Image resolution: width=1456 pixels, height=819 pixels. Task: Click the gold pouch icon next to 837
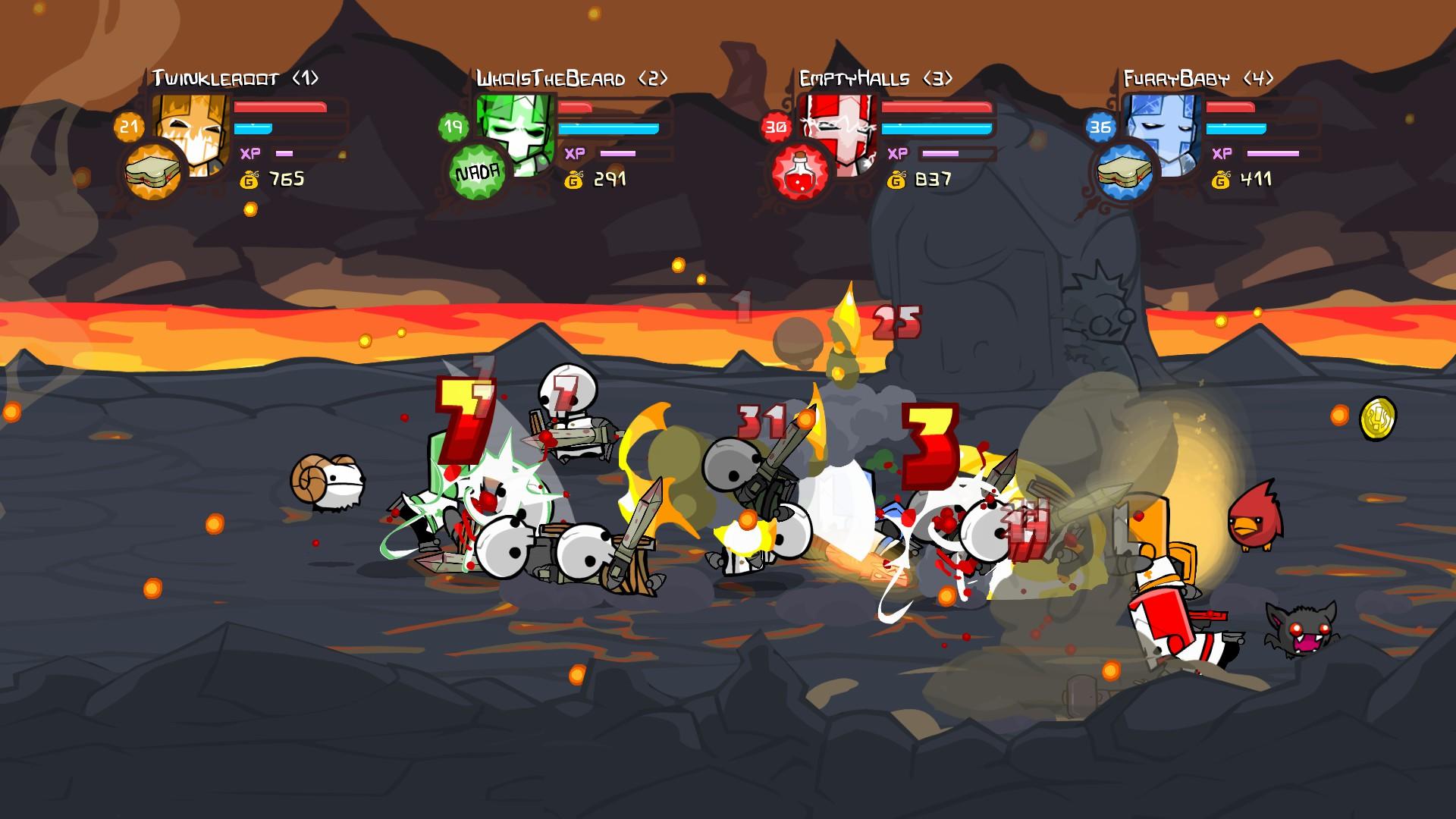pos(896,181)
